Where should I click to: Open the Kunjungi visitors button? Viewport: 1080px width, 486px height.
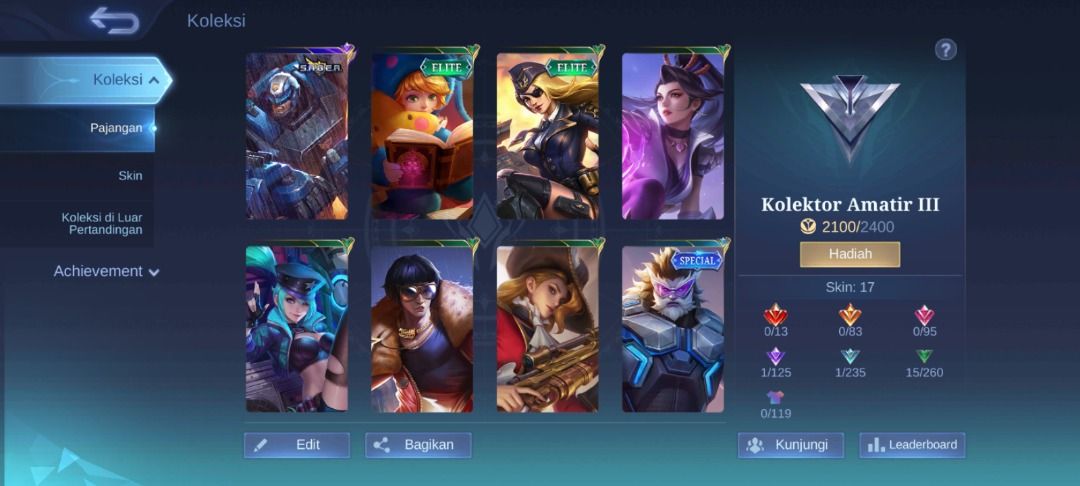coord(790,445)
